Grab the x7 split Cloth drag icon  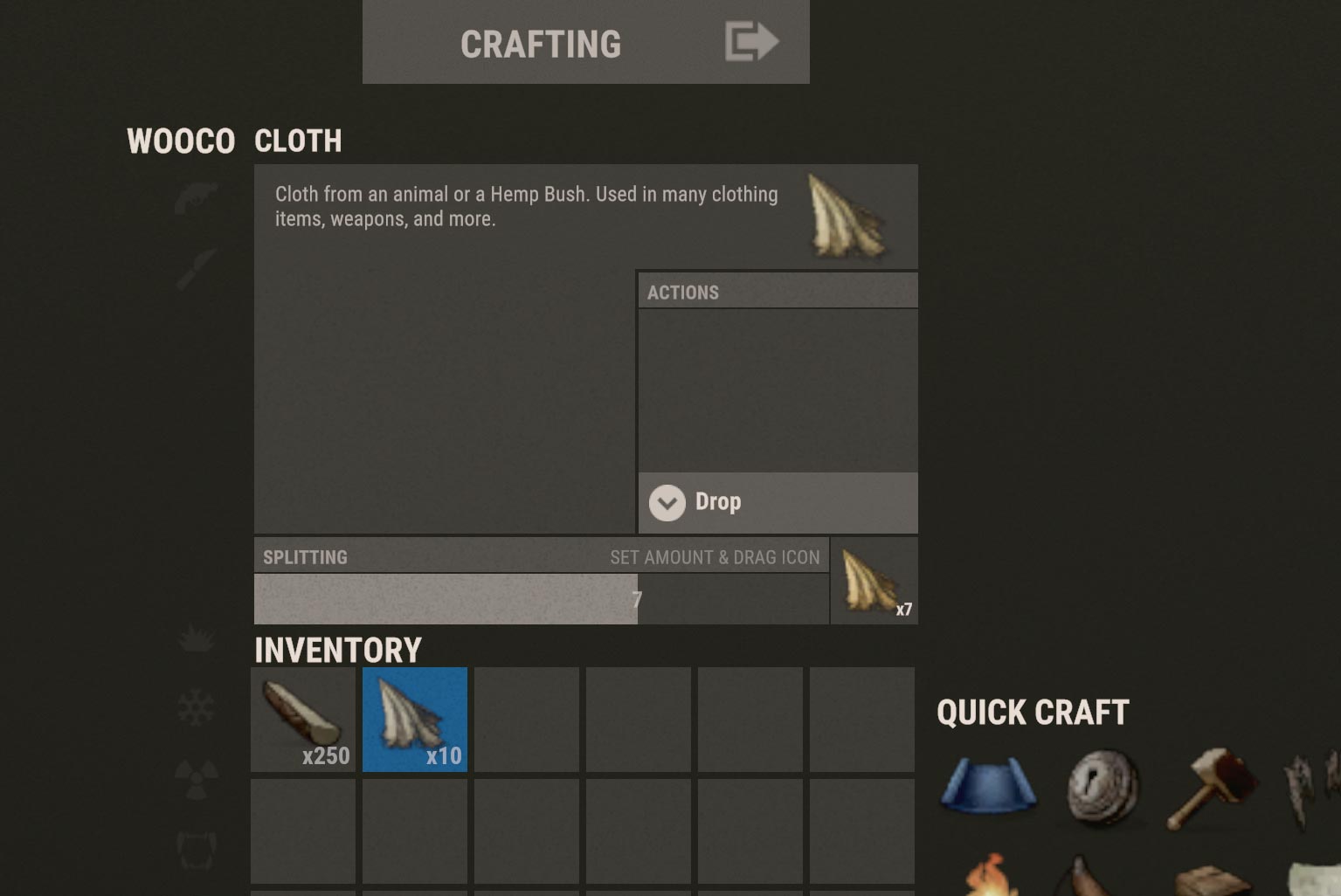(x=872, y=581)
